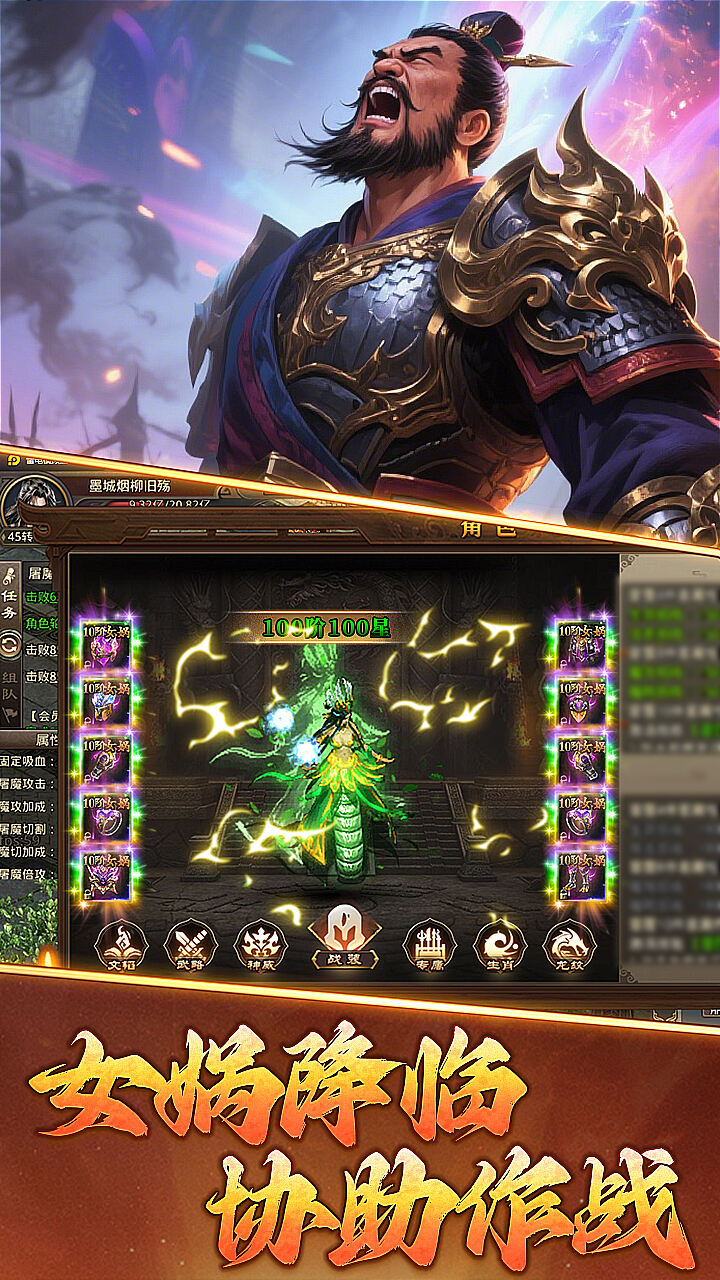The image size is (720, 1280).
Task: Open the player portrait avatar
Action: click(x=32, y=500)
